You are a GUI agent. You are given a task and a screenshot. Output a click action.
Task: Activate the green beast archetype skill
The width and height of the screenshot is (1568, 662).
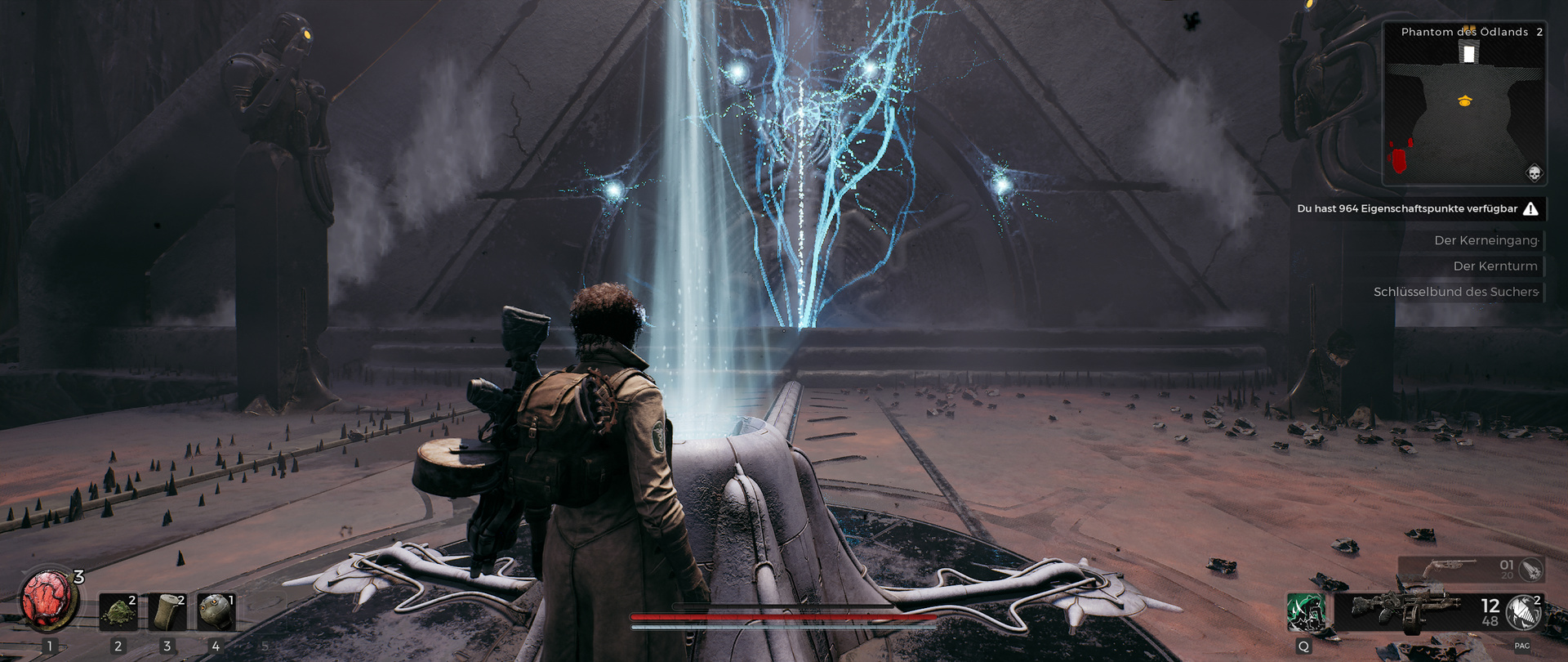(x=1304, y=612)
